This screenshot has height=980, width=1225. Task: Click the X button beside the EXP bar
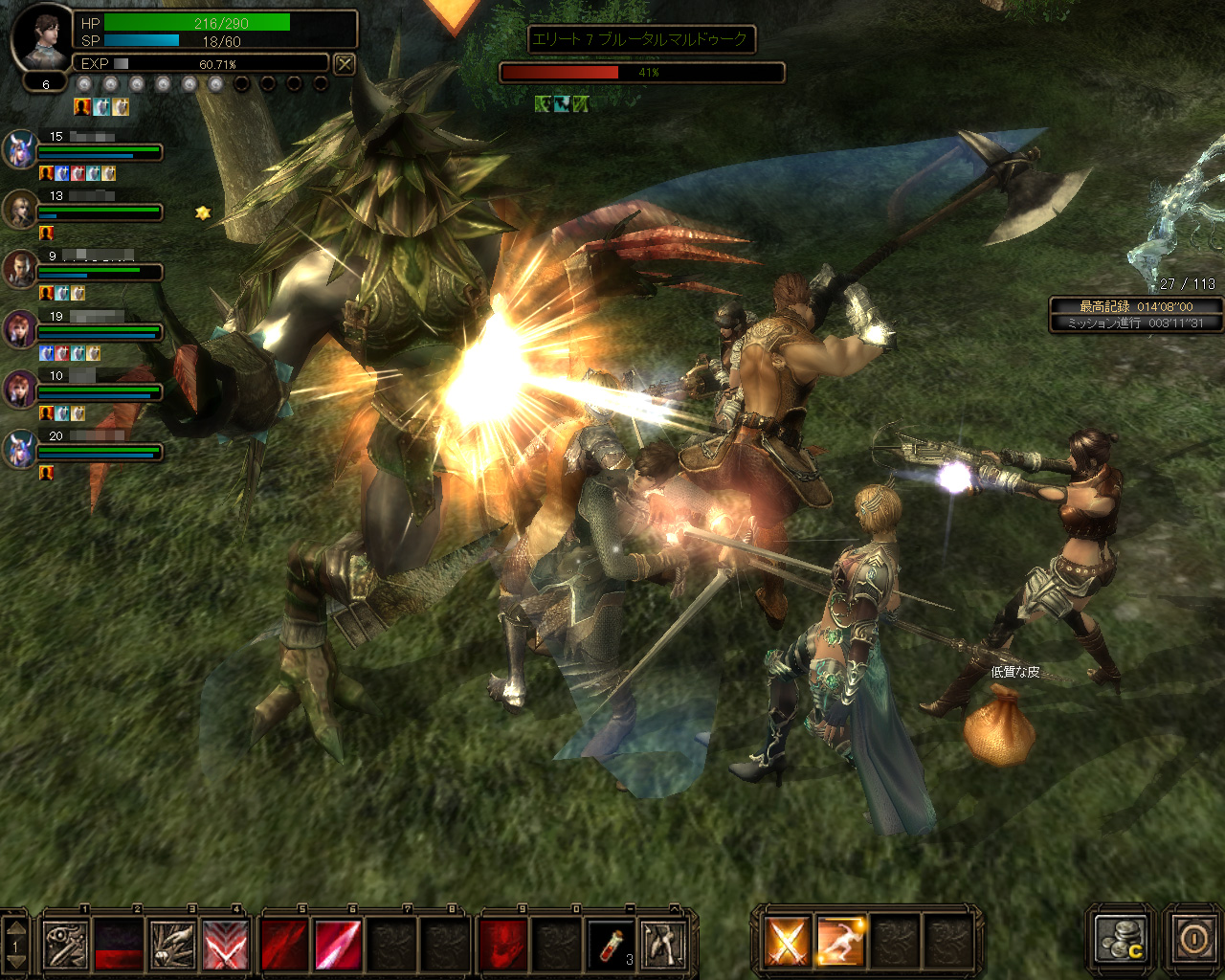click(x=345, y=64)
